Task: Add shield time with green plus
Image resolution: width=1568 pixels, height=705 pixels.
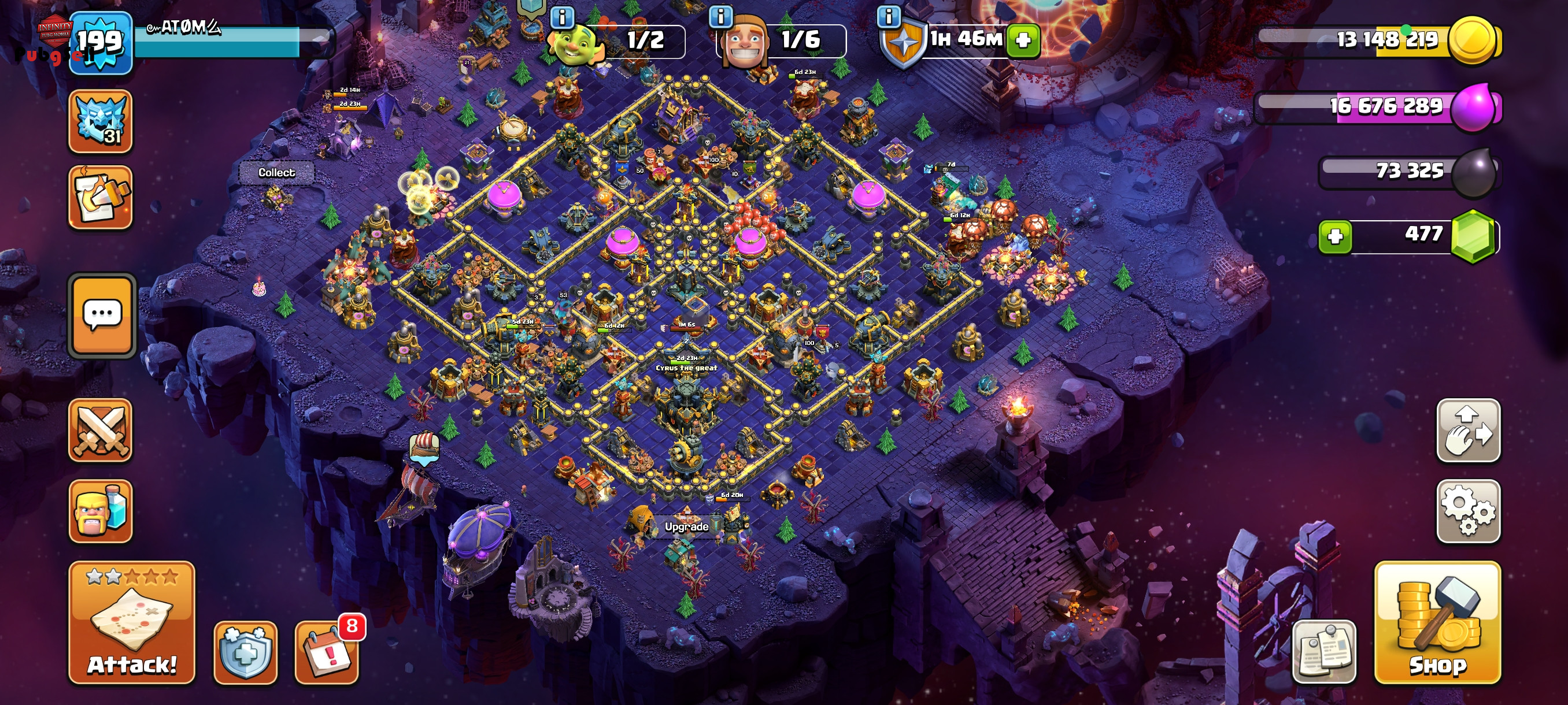Action: (1023, 40)
